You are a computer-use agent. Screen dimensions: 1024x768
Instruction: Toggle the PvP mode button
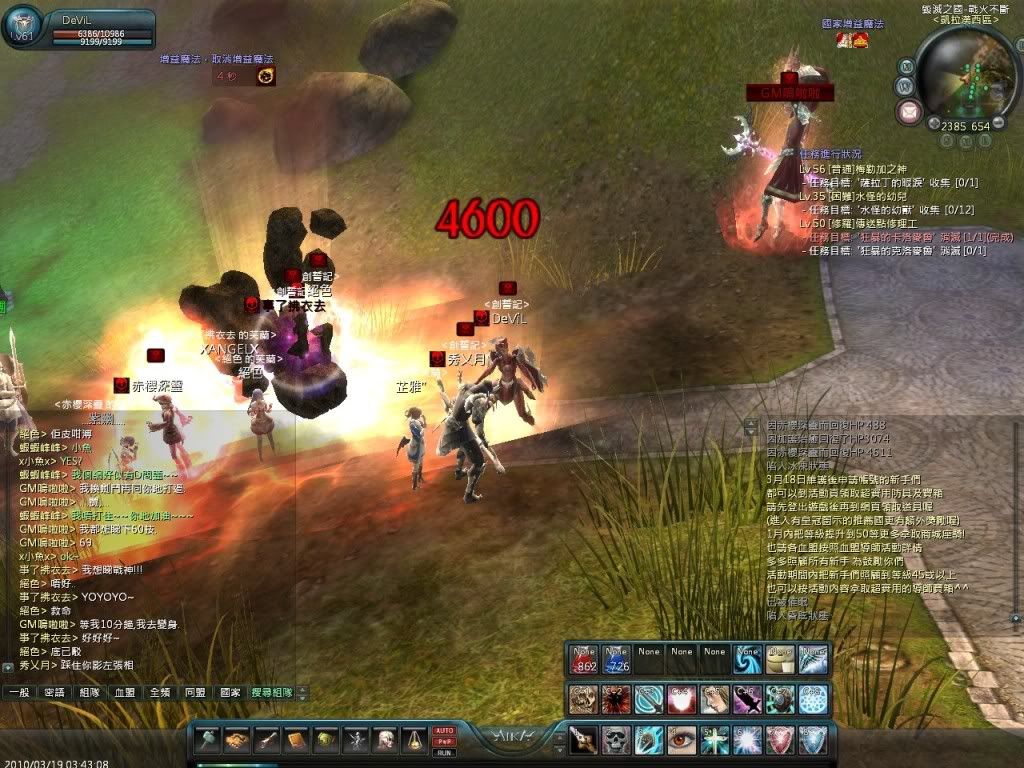(x=443, y=741)
